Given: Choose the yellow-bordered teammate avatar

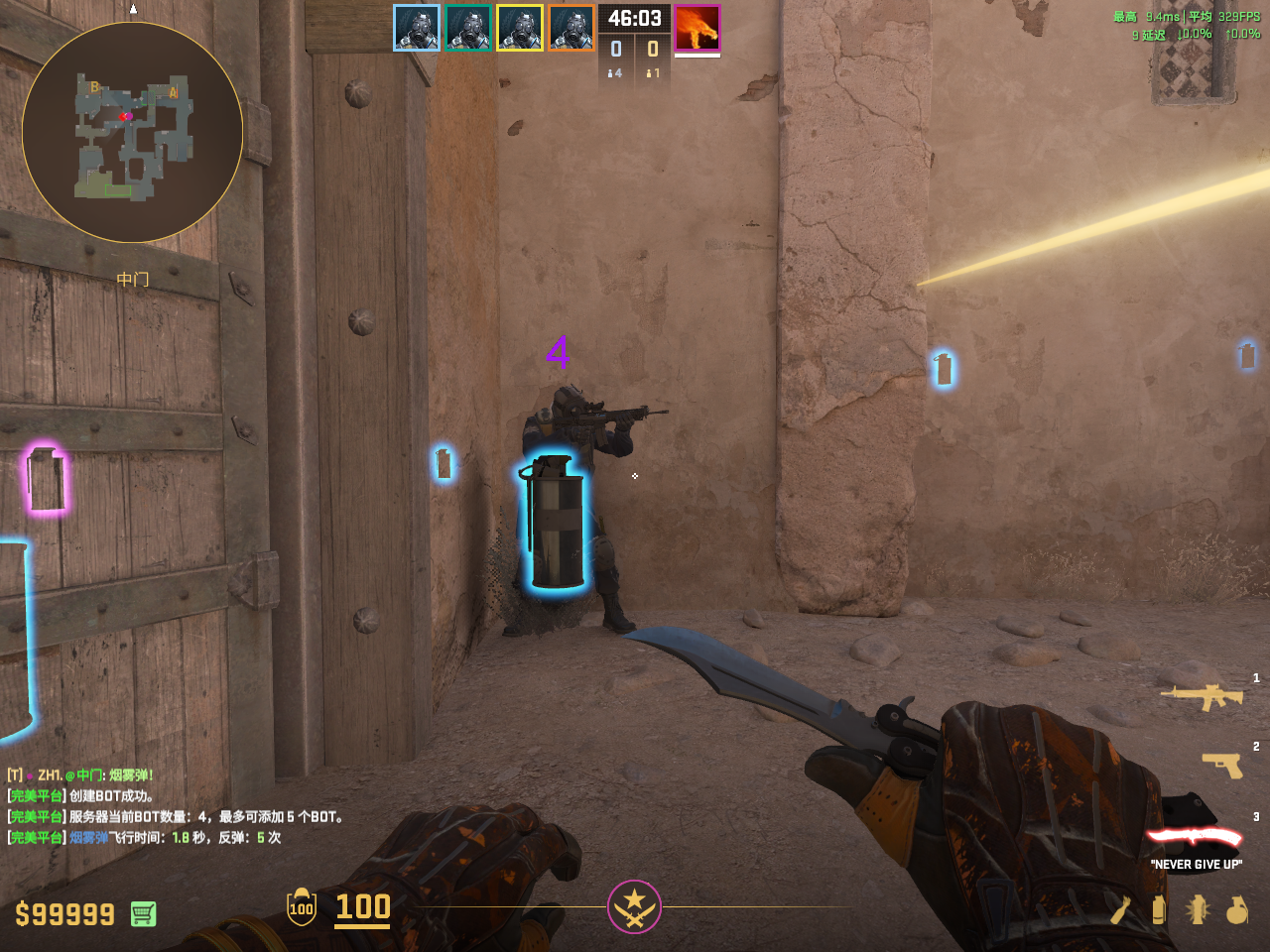Looking at the screenshot, I should (x=520, y=28).
